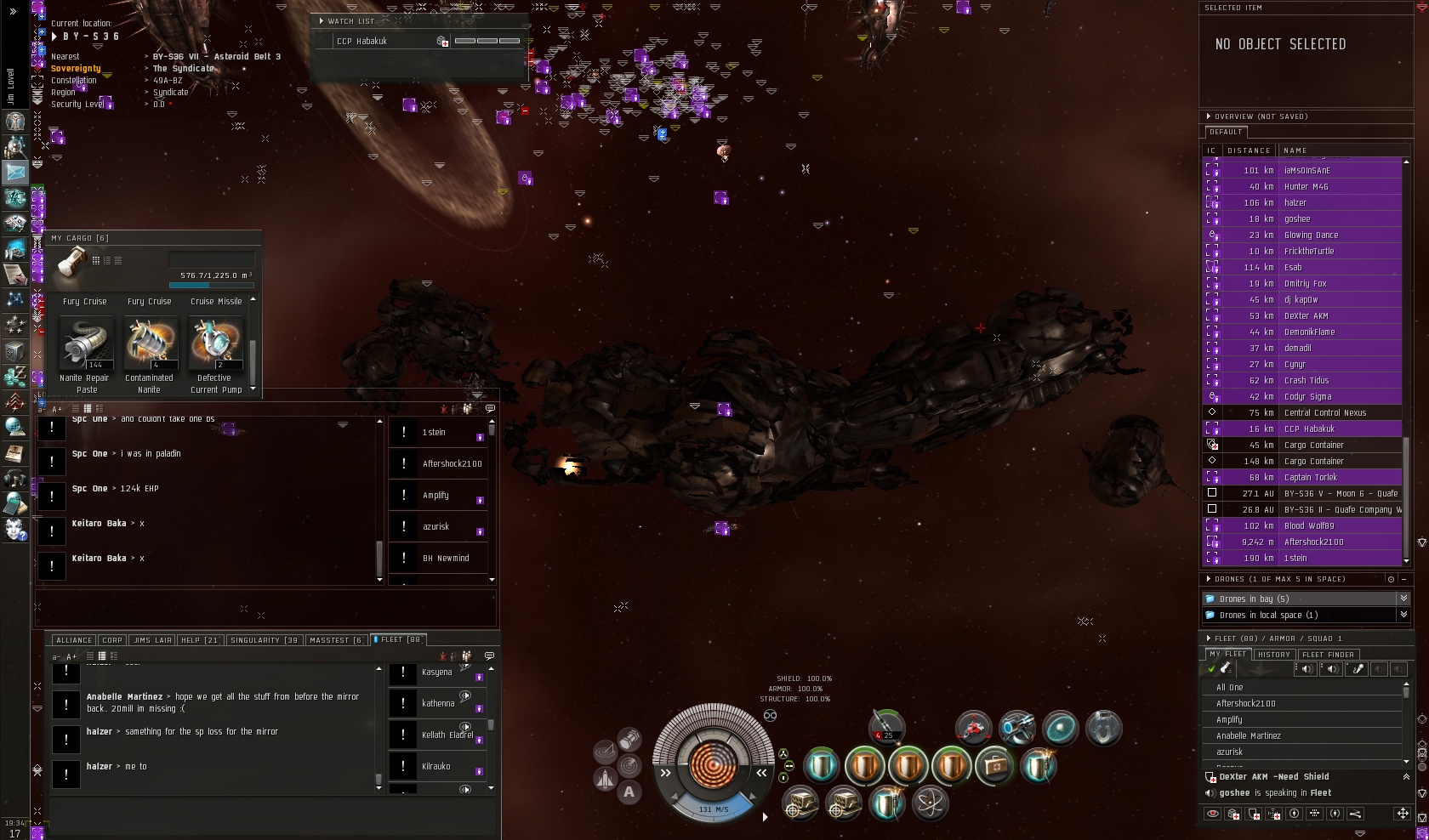Select CCP Habakuk row in the overview list
1429x840 pixels.
1309,429
